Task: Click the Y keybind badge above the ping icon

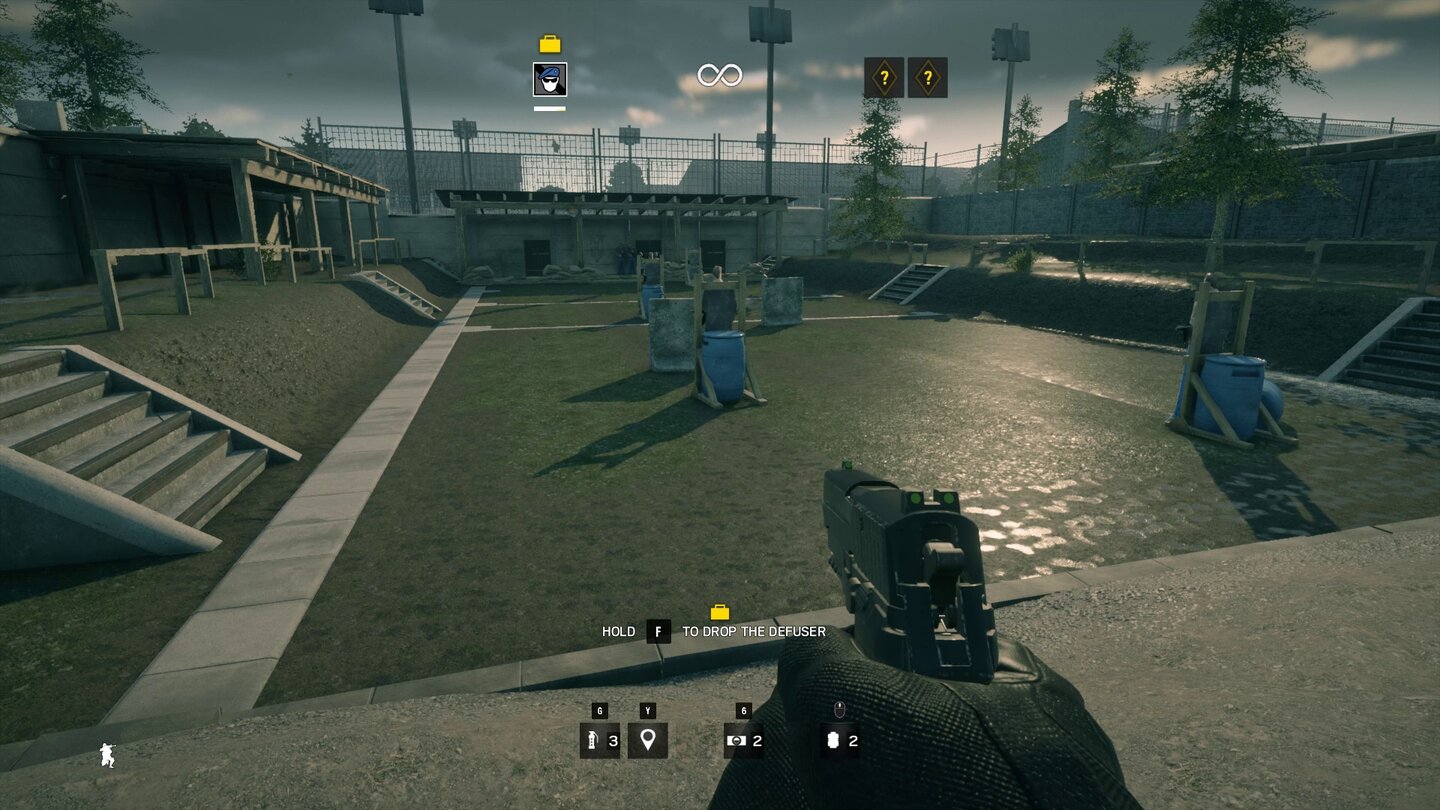Action: tap(650, 711)
